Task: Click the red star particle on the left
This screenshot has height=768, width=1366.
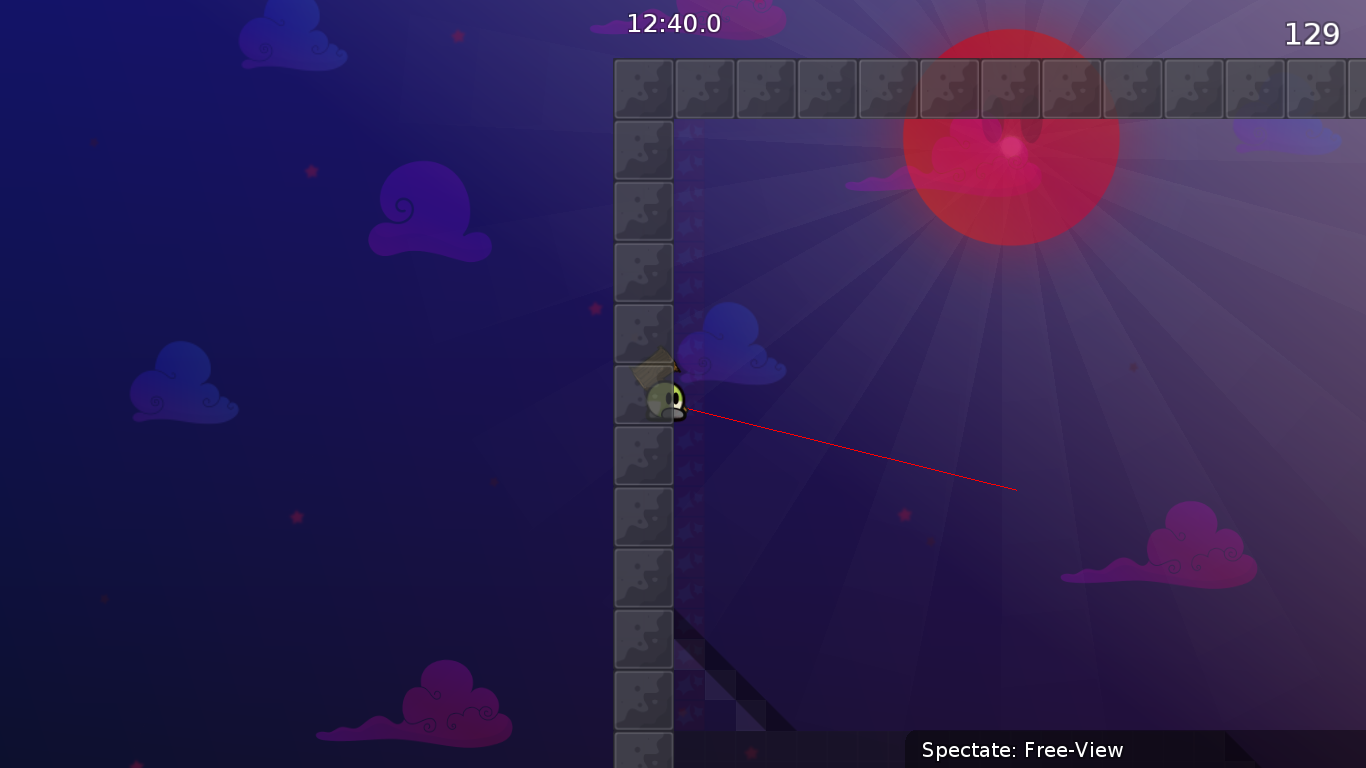Action: 295,518
